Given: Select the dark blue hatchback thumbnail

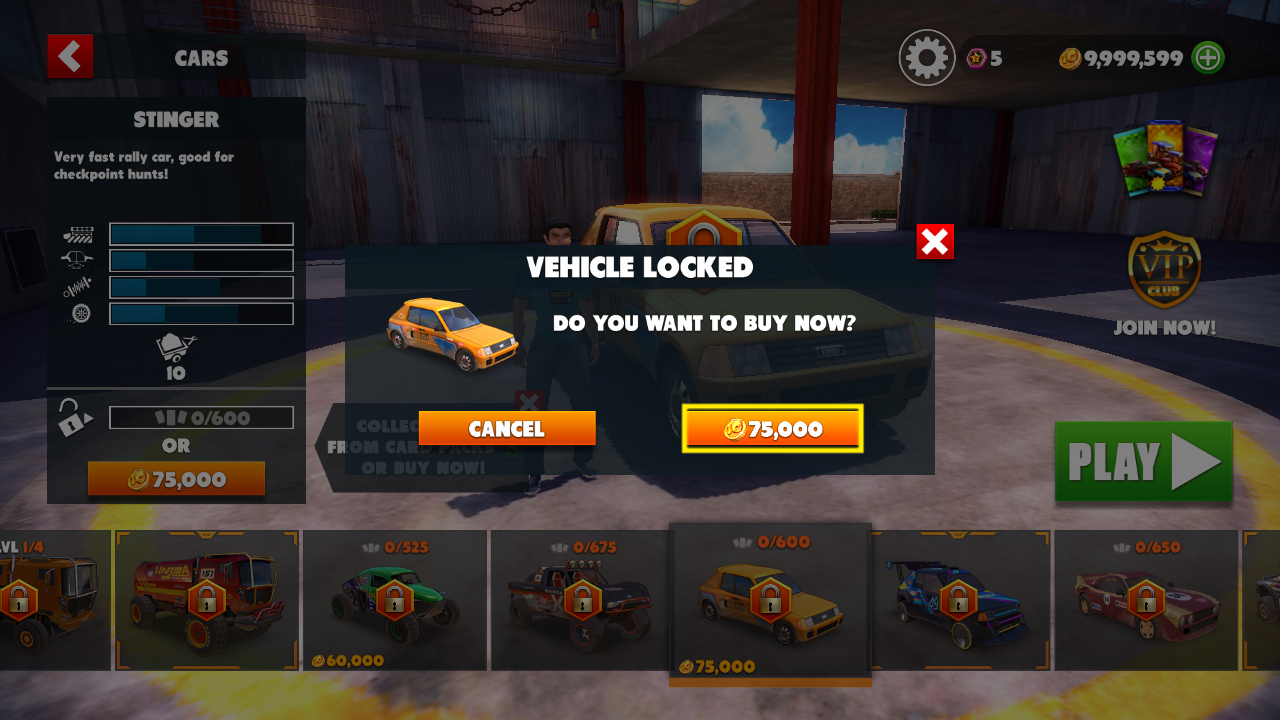Looking at the screenshot, I should 958,602.
